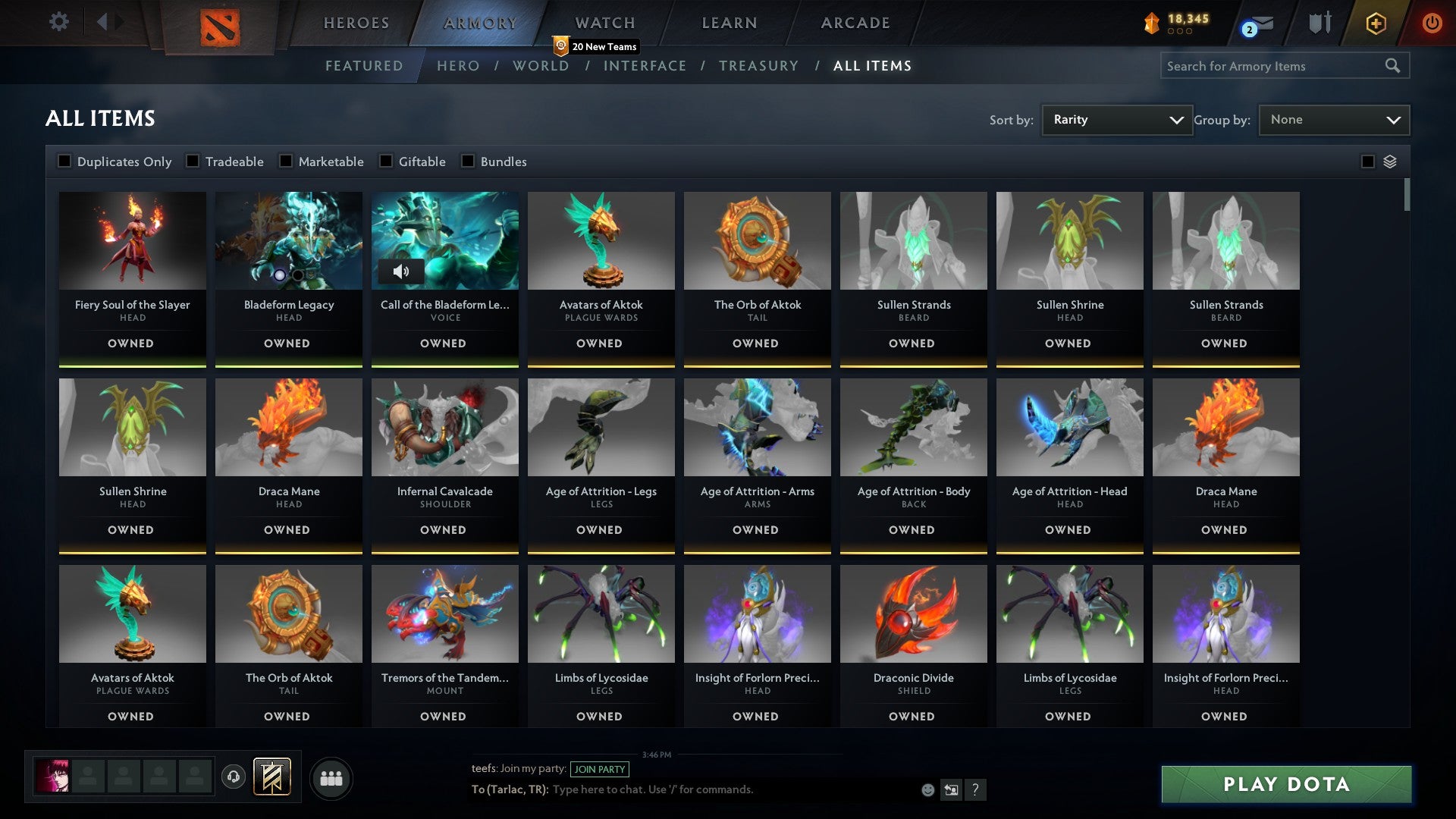Click the chat help question mark icon
The height and width of the screenshot is (819, 1456).
click(x=976, y=790)
